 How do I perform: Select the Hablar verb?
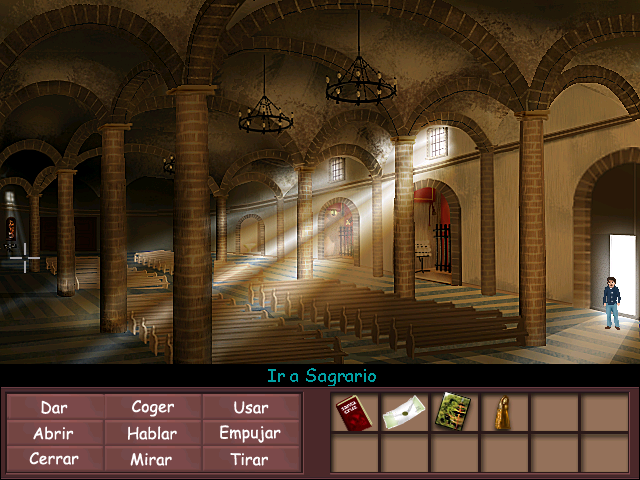tap(152, 433)
